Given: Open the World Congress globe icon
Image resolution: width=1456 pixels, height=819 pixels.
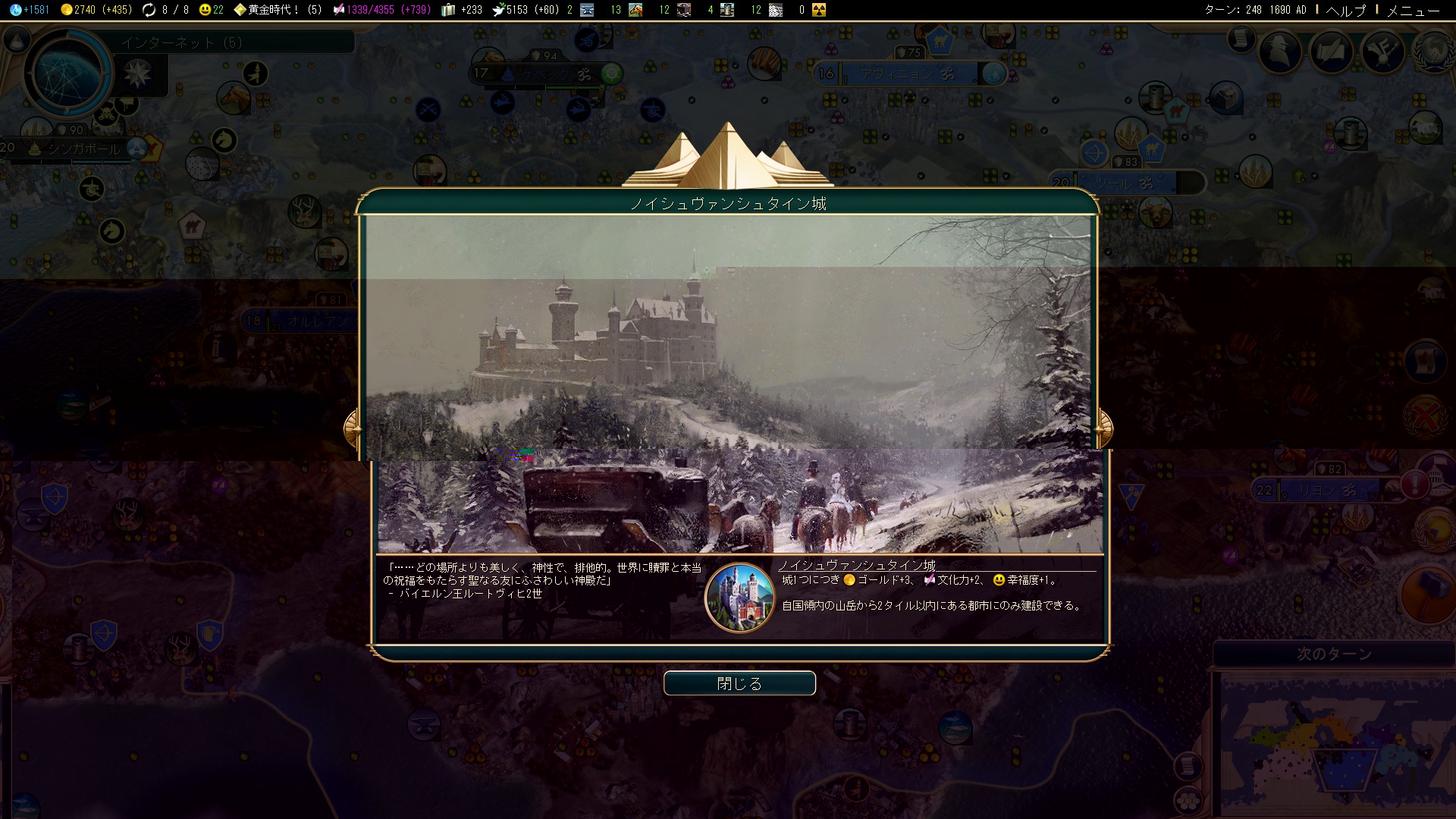Looking at the screenshot, I should tap(1433, 52).
